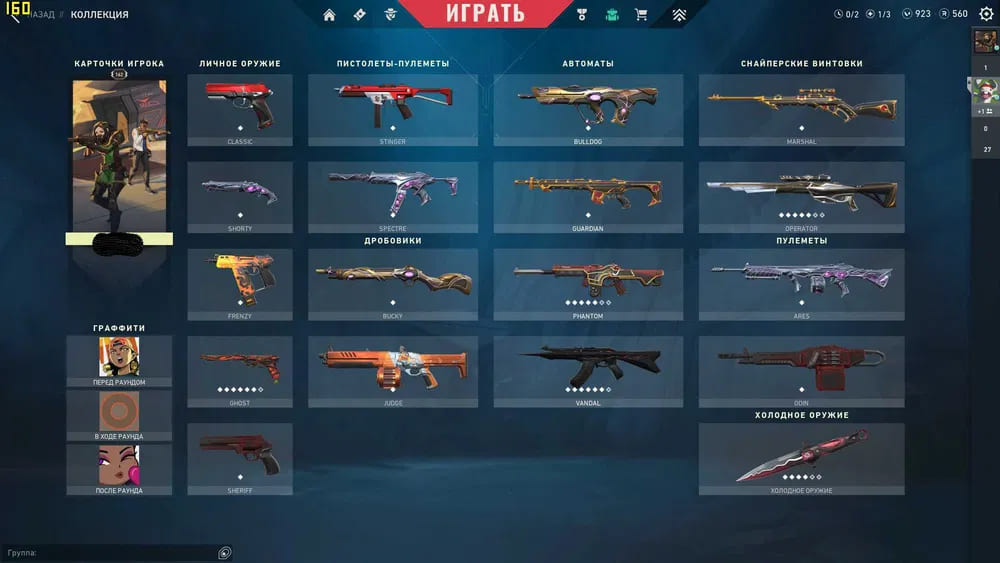The width and height of the screenshot is (1000, 563).
Task: Open the settings gear icon
Action: 986,14
